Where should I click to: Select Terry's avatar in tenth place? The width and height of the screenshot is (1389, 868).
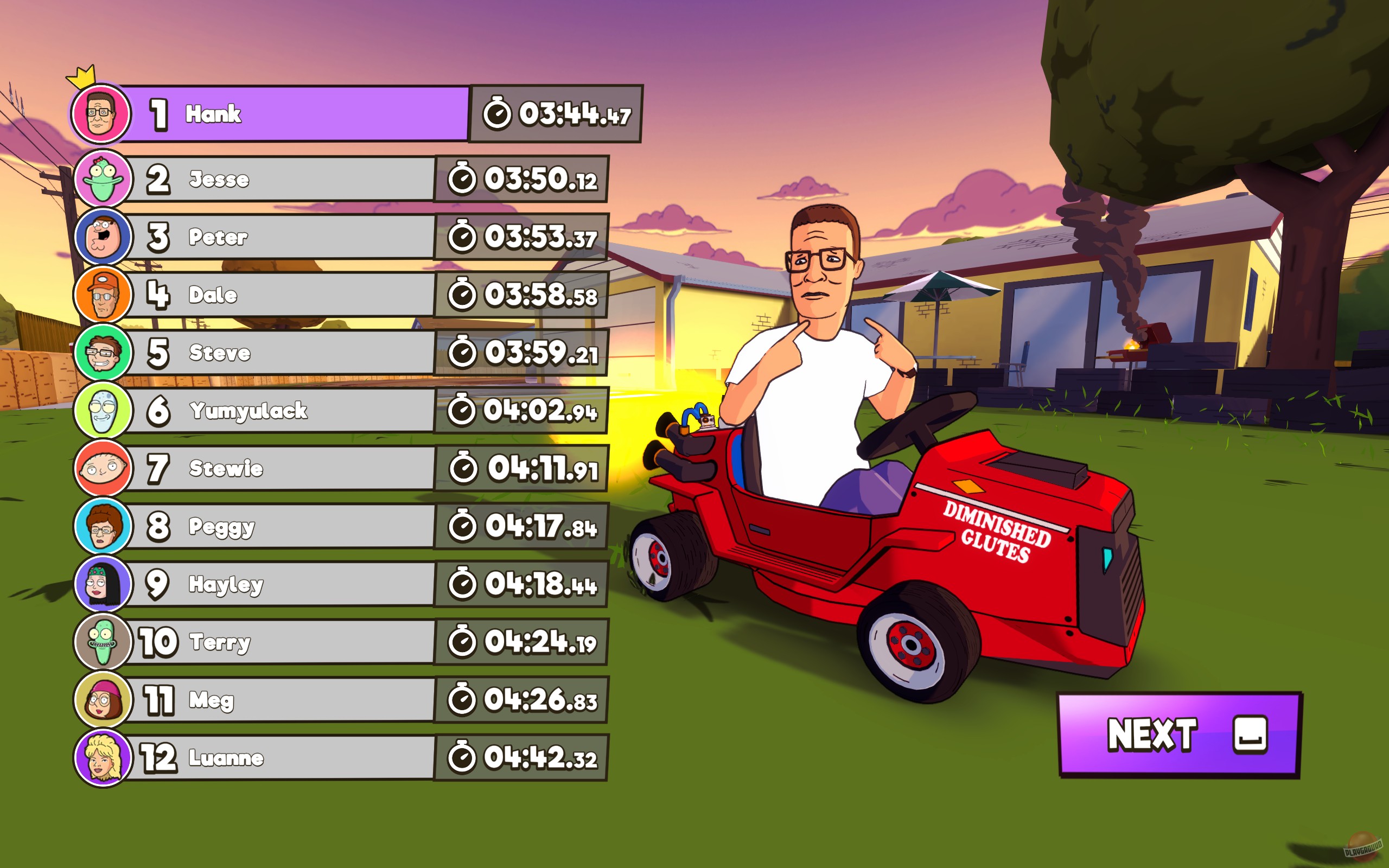[x=102, y=642]
